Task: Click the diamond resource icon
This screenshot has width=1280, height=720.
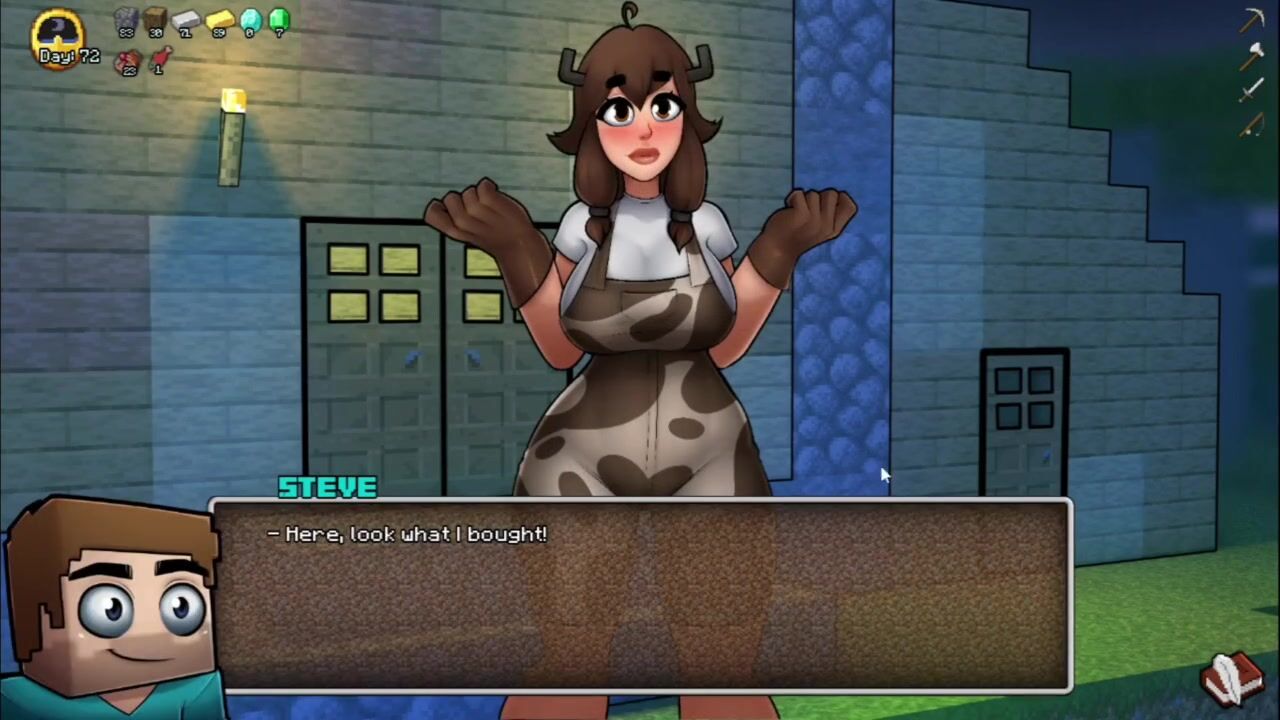Action: click(250, 19)
